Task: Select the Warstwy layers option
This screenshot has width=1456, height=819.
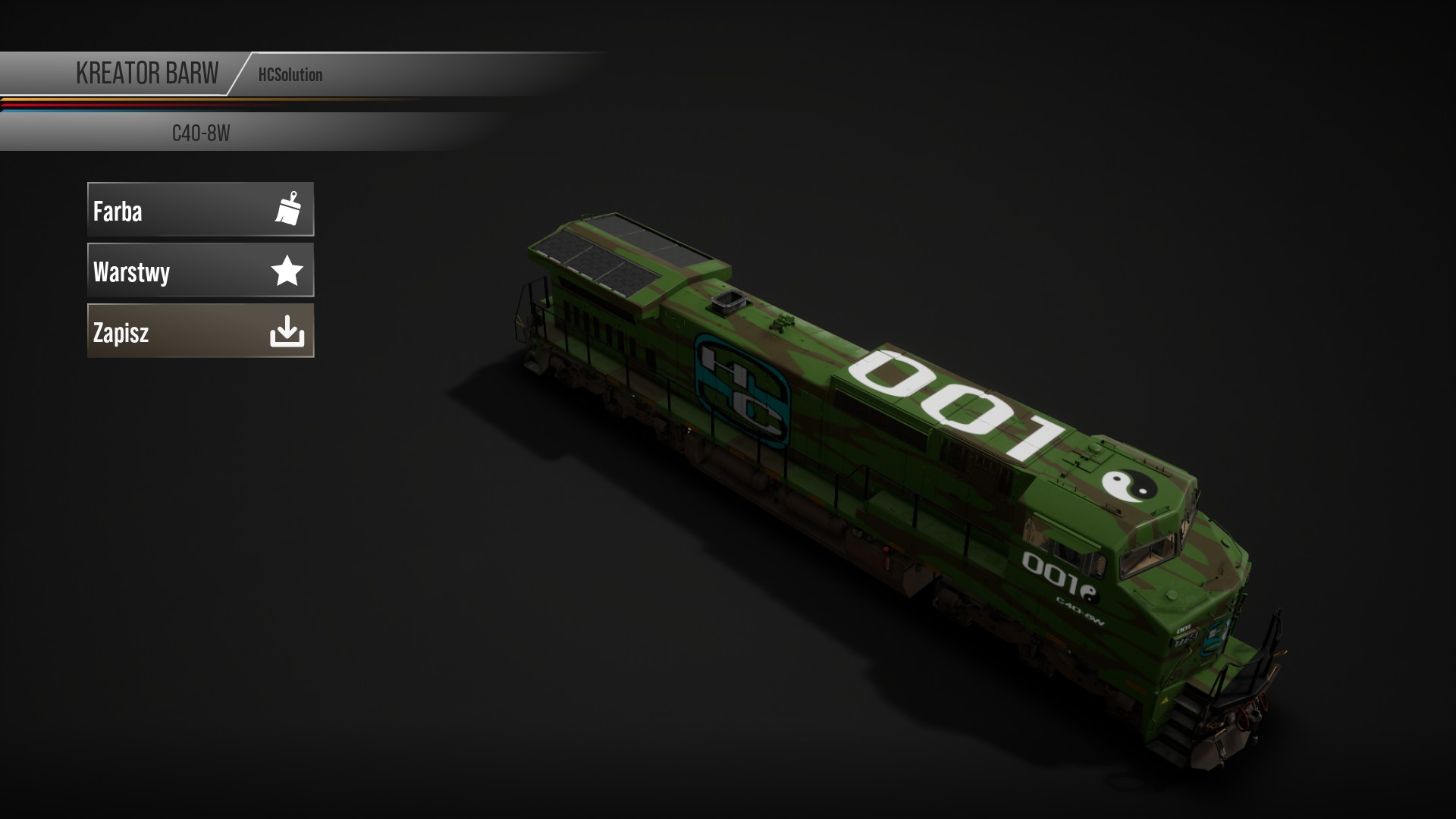Action: (x=200, y=270)
